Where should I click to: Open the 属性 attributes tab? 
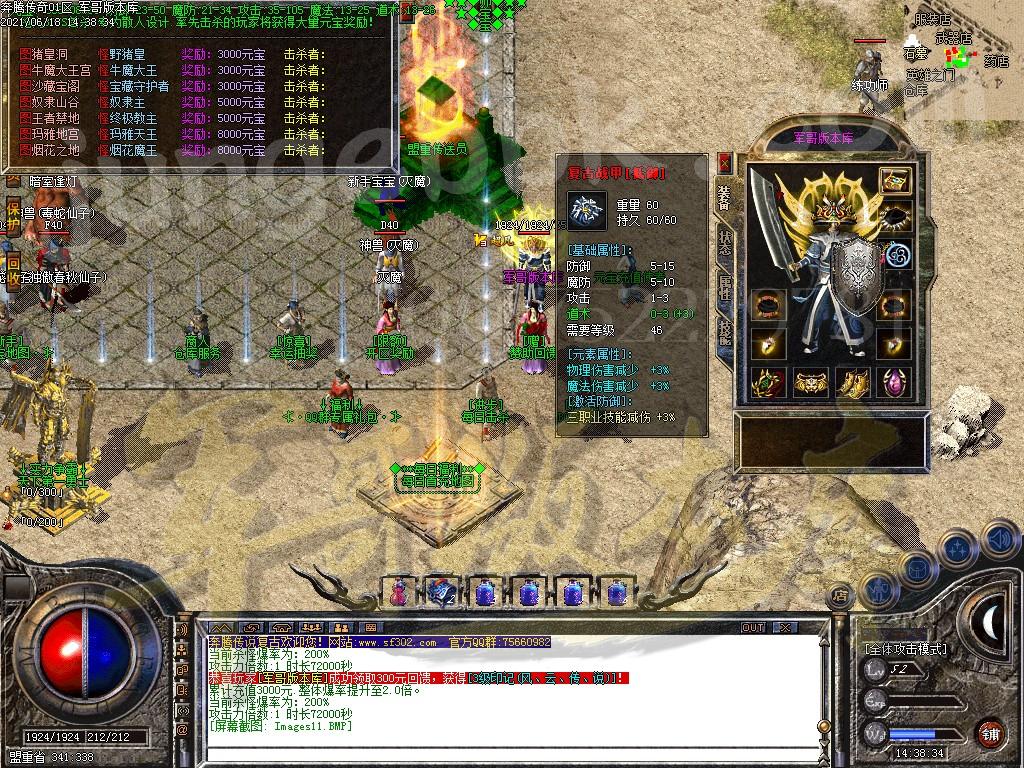pos(725,289)
